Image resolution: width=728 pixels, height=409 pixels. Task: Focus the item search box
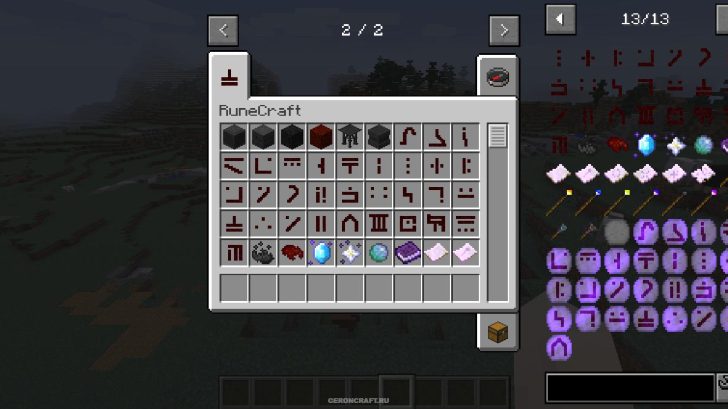coord(630,386)
